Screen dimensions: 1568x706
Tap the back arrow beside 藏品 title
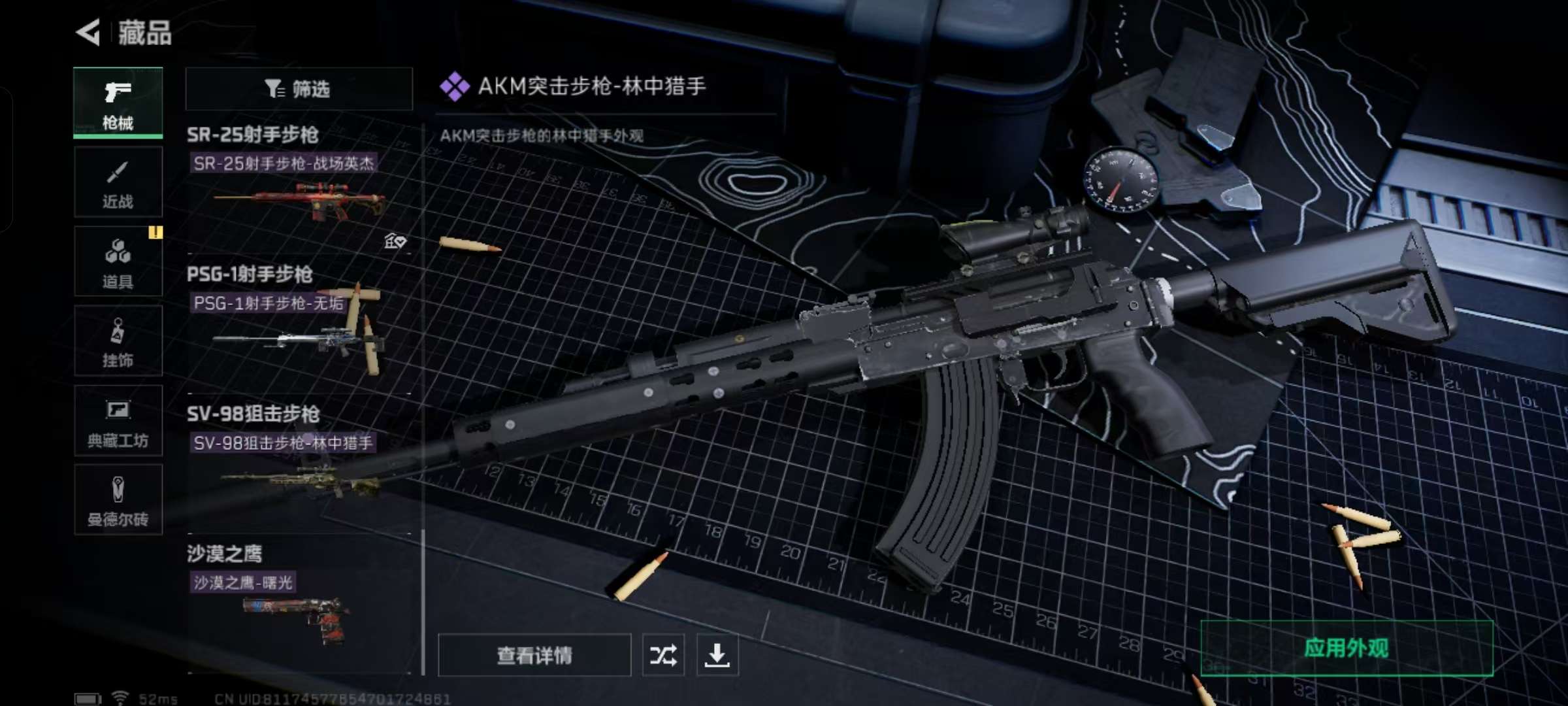point(90,32)
